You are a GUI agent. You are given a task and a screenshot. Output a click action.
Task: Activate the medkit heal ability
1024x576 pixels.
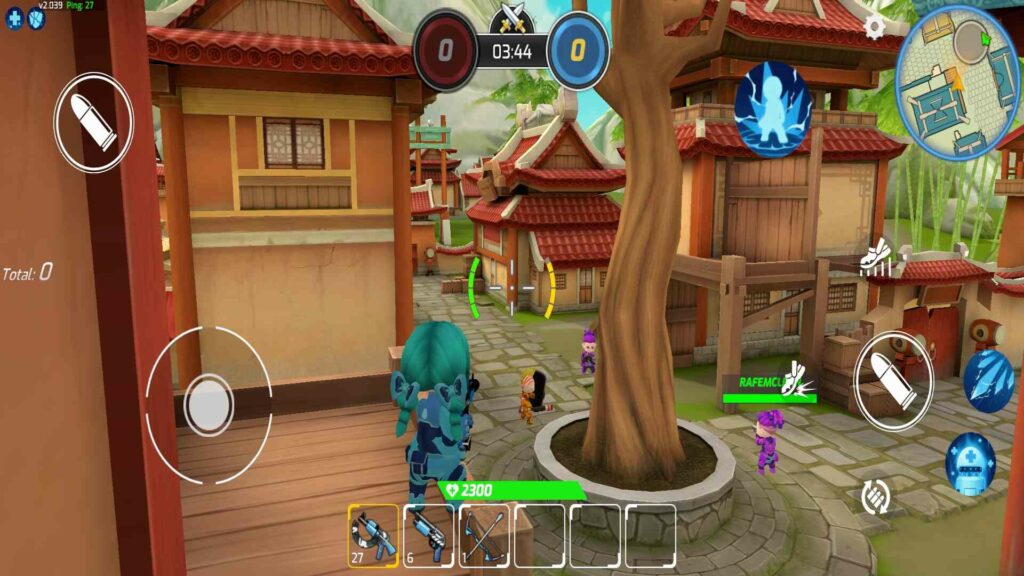970,463
